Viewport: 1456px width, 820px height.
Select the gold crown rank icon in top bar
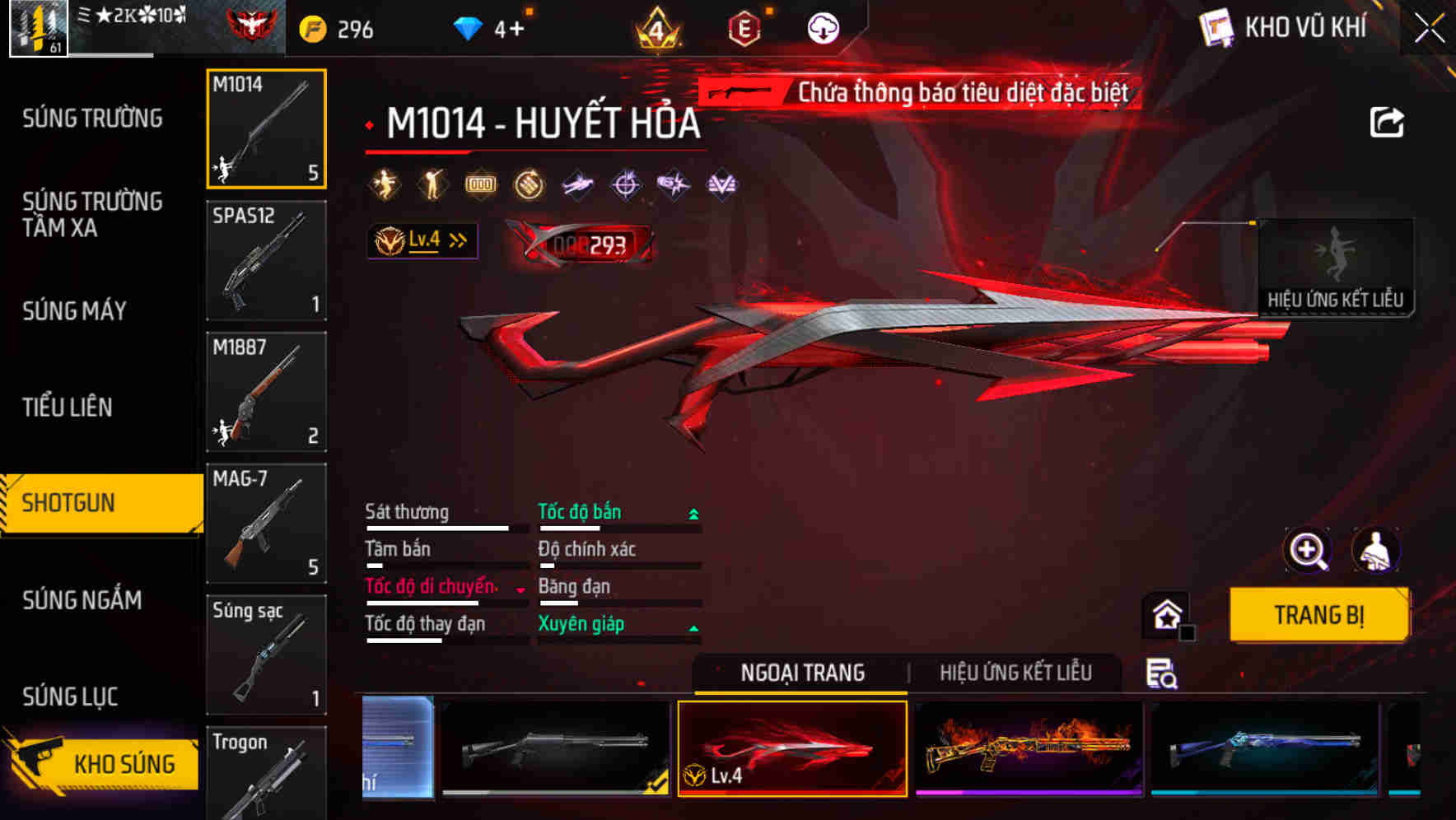pyautogui.click(x=657, y=27)
